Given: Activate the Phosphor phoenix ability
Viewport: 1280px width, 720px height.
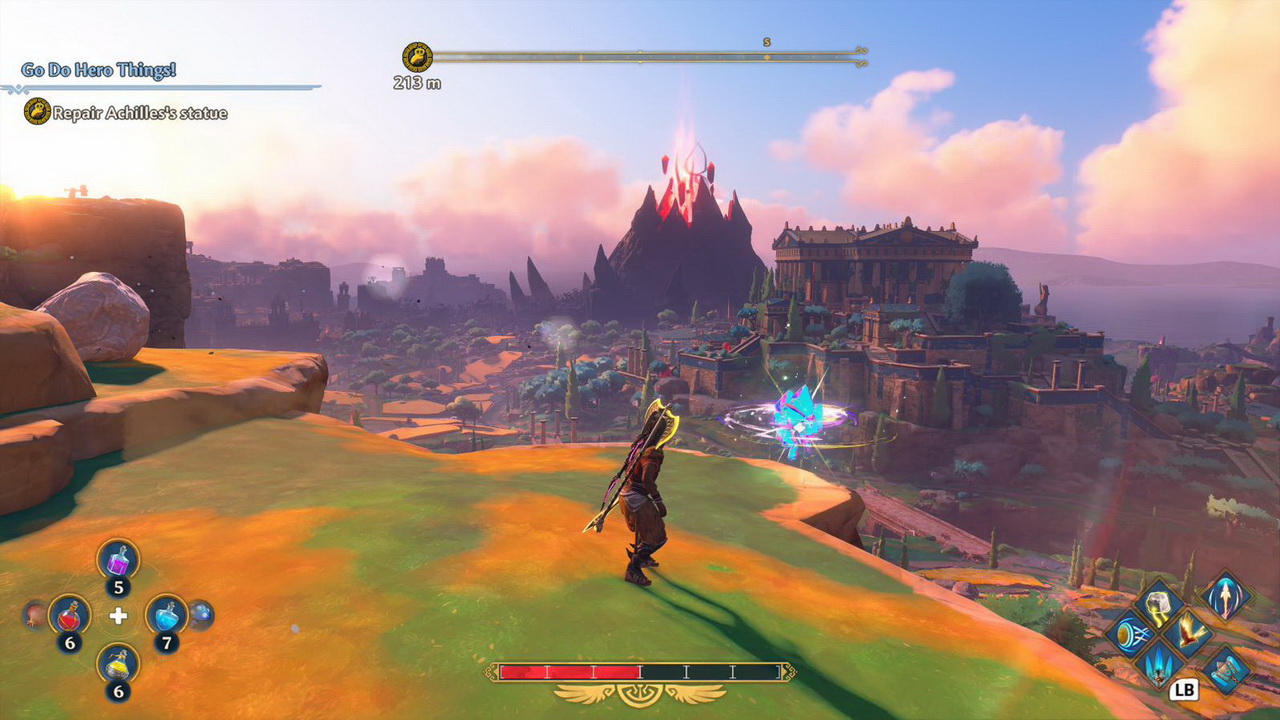Looking at the screenshot, I should tap(1188, 634).
